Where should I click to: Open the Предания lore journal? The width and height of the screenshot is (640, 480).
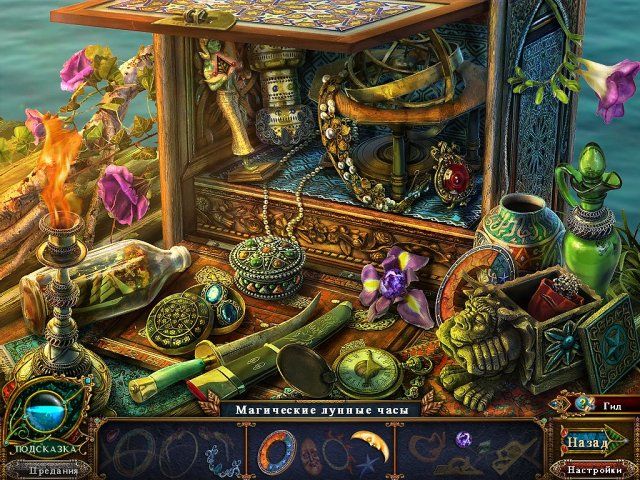pyautogui.click(x=53, y=471)
